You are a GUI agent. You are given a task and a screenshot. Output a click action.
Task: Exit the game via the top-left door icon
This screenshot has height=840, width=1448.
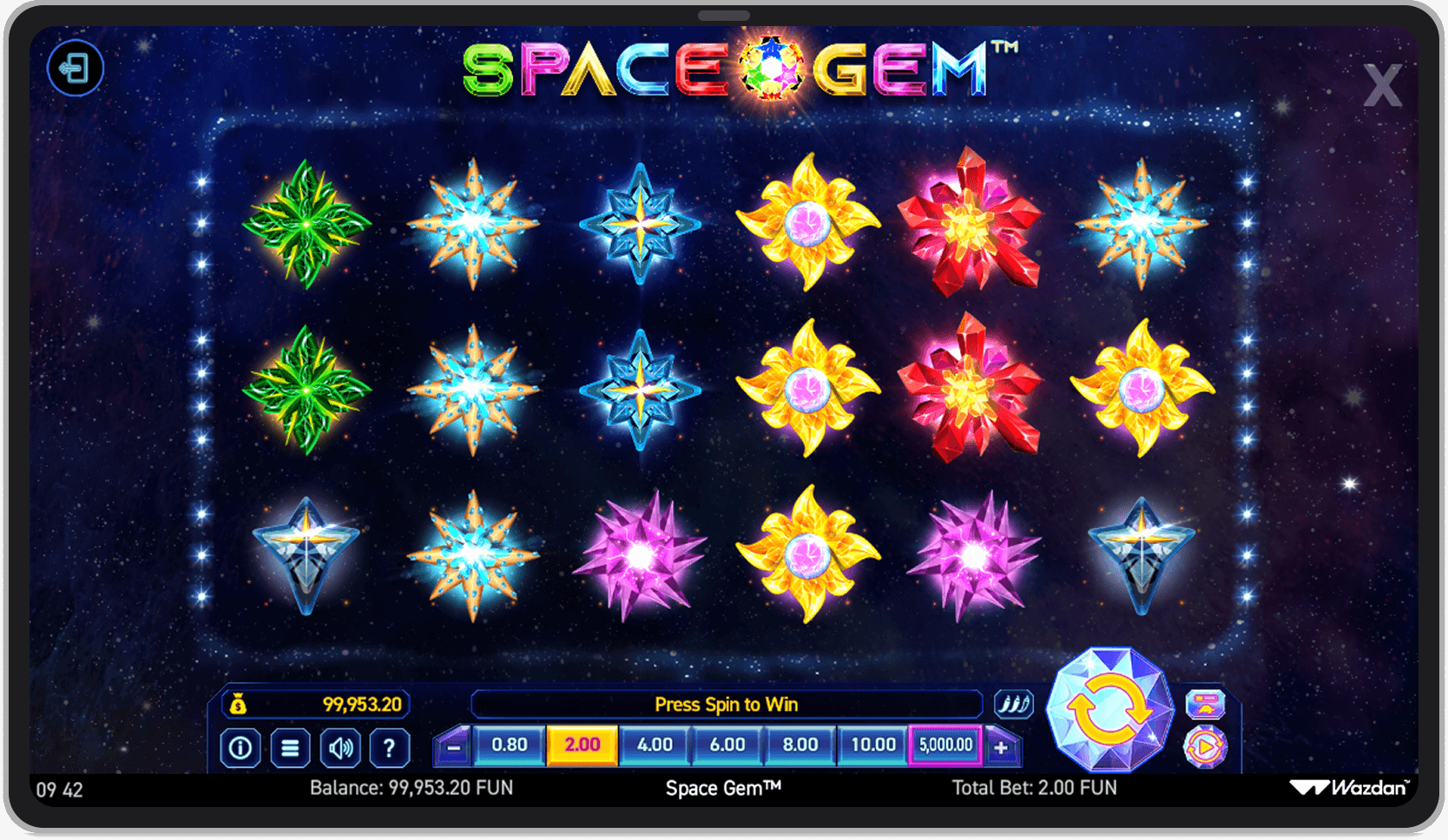75,69
